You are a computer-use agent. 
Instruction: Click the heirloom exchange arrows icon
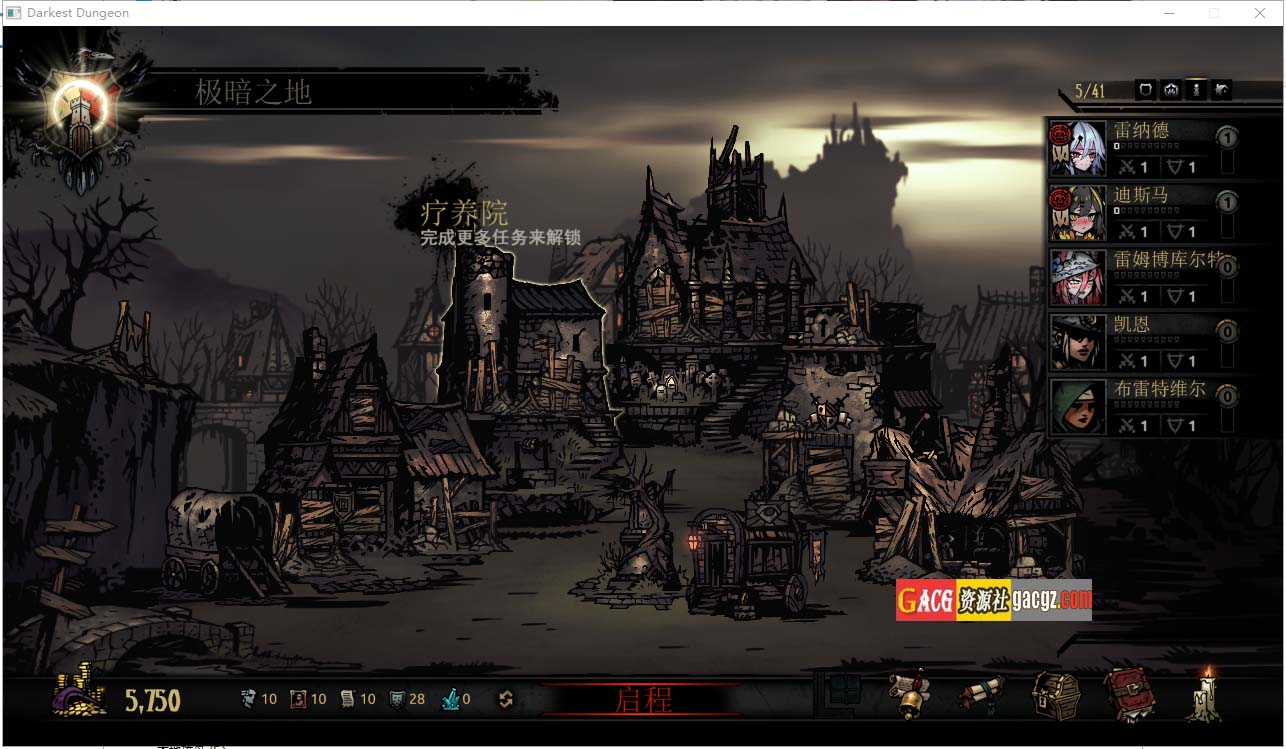point(506,700)
